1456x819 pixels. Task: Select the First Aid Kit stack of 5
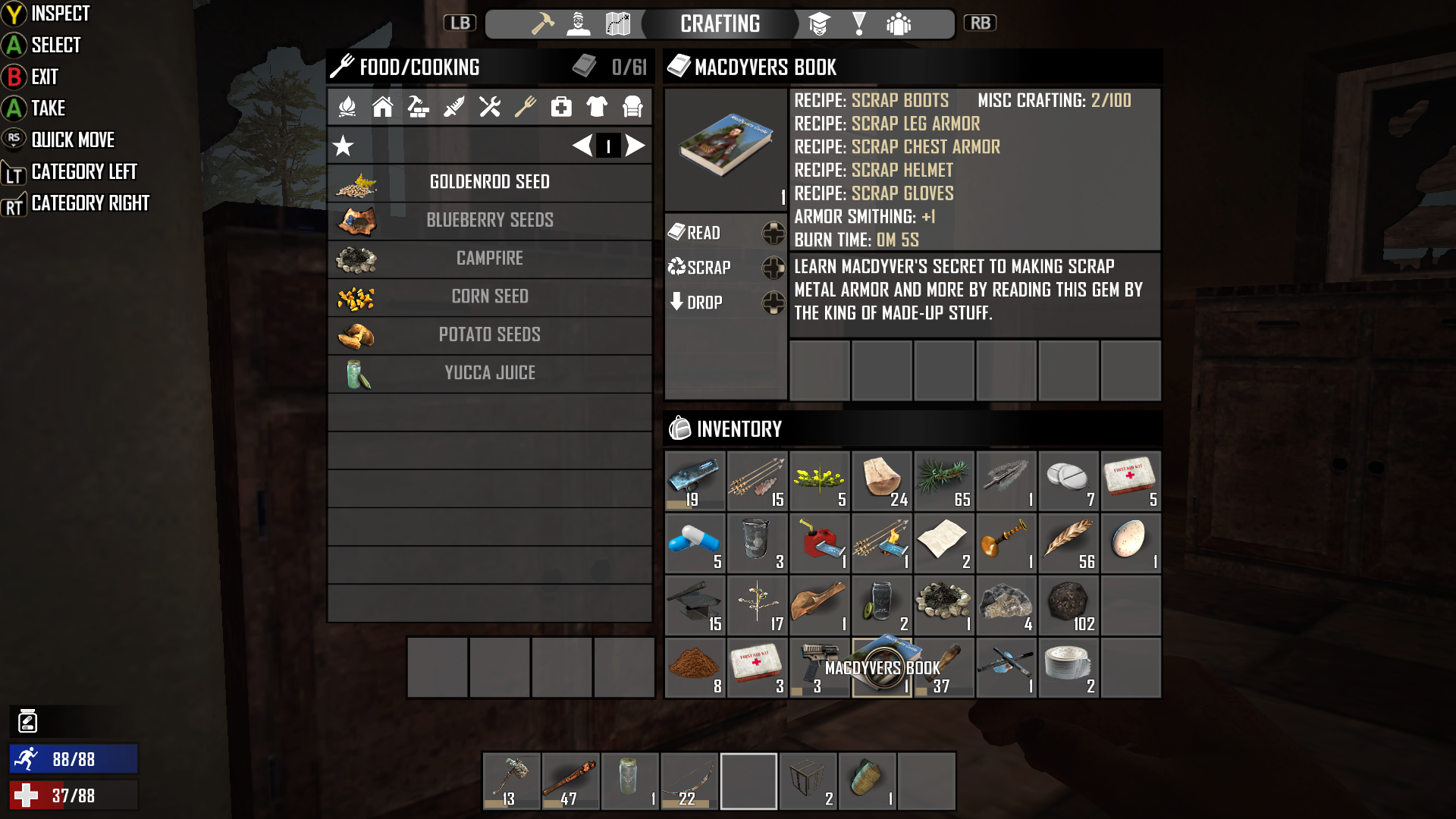1130,481
